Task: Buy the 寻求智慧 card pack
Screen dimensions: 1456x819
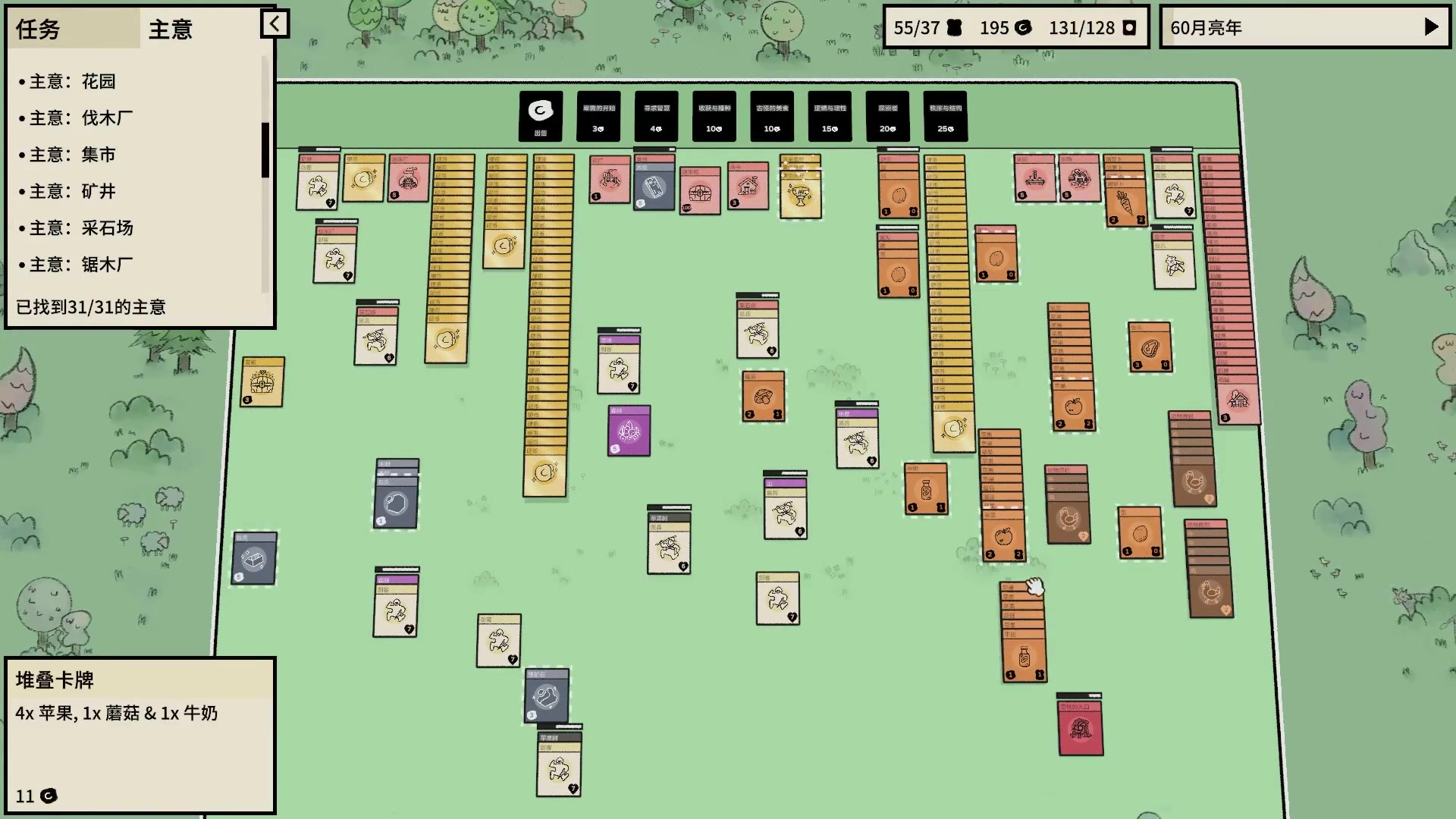Action: (x=655, y=116)
